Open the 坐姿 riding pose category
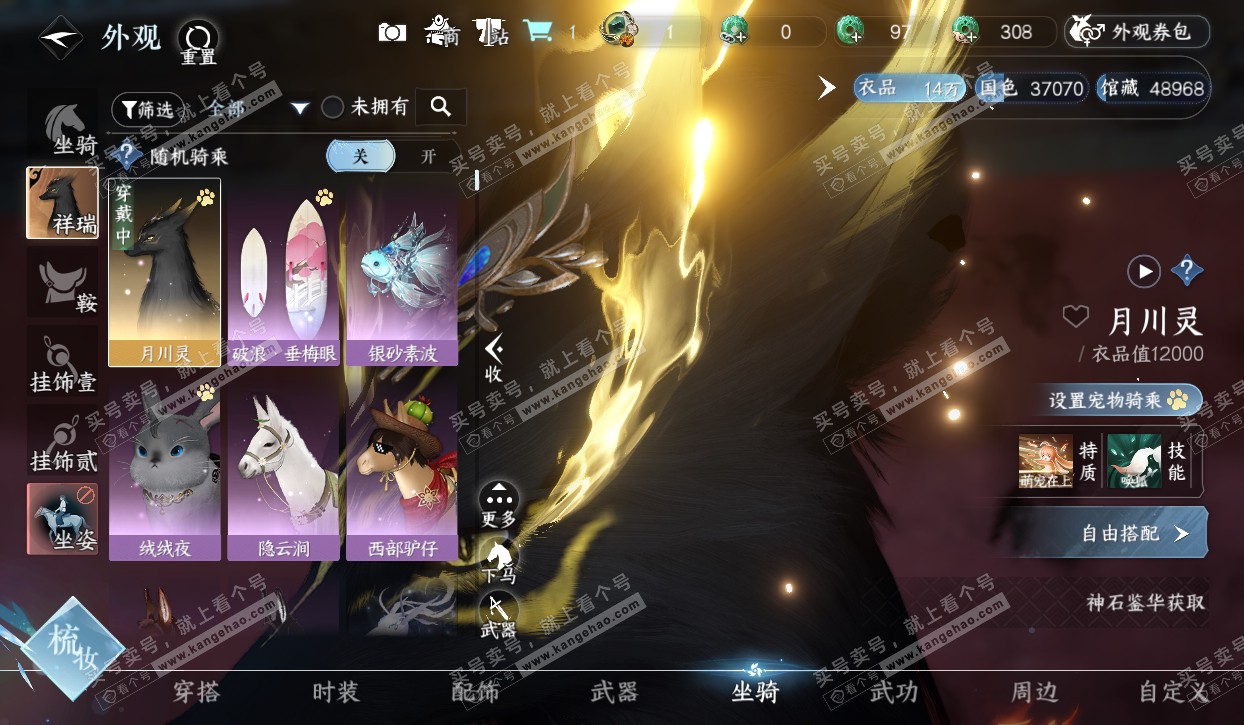 tap(63, 518)
